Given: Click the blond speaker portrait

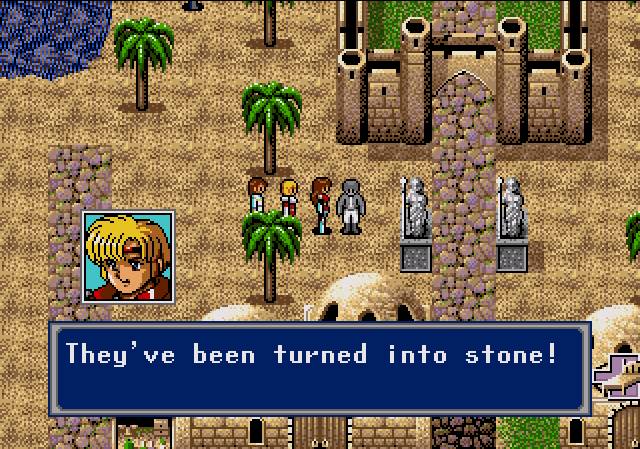Looking at the screenshot, I should pos(128,258).
